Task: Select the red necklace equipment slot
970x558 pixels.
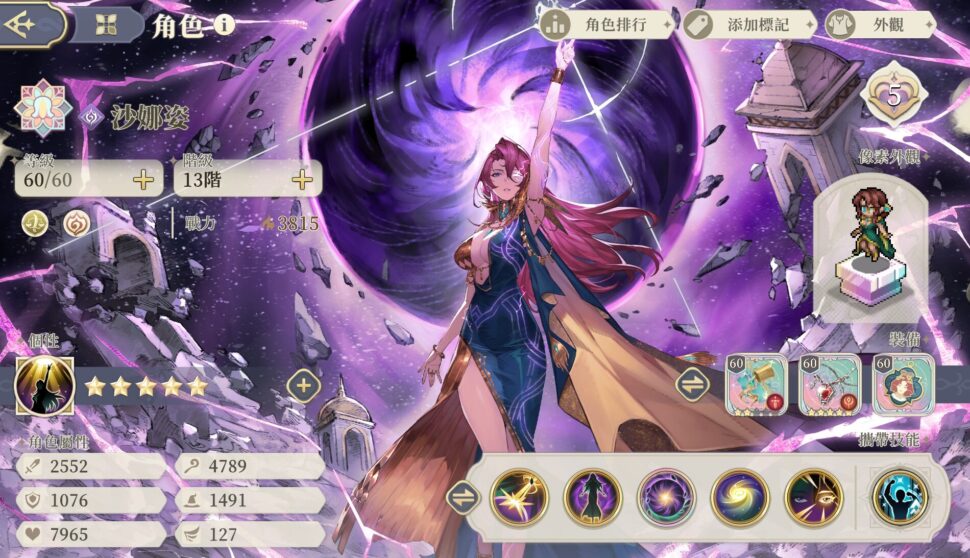Action: click(x=829, y=385)
